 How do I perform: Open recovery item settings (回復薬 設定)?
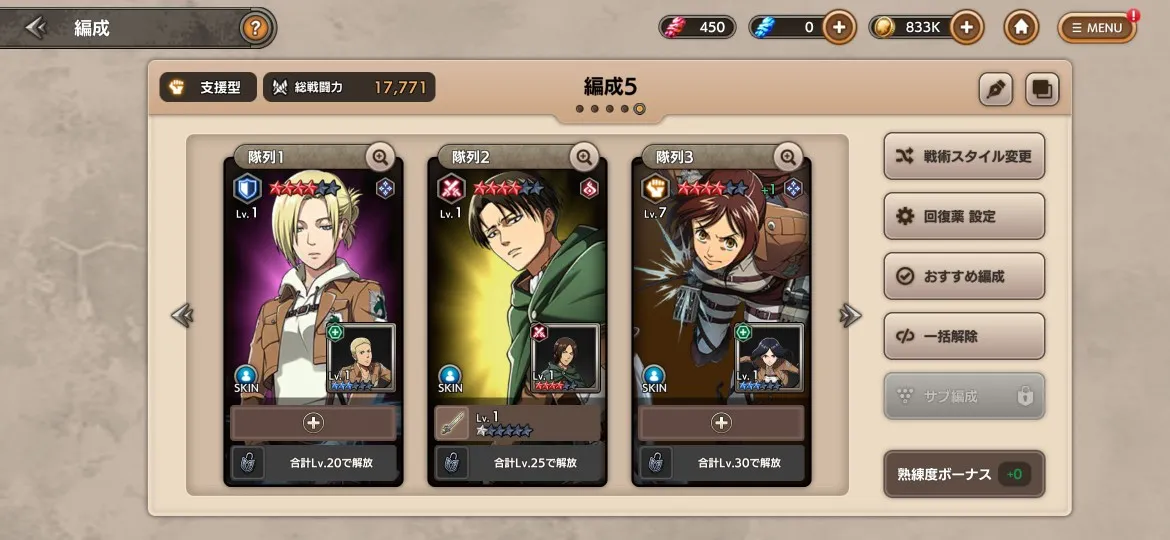tap(964, 216)
